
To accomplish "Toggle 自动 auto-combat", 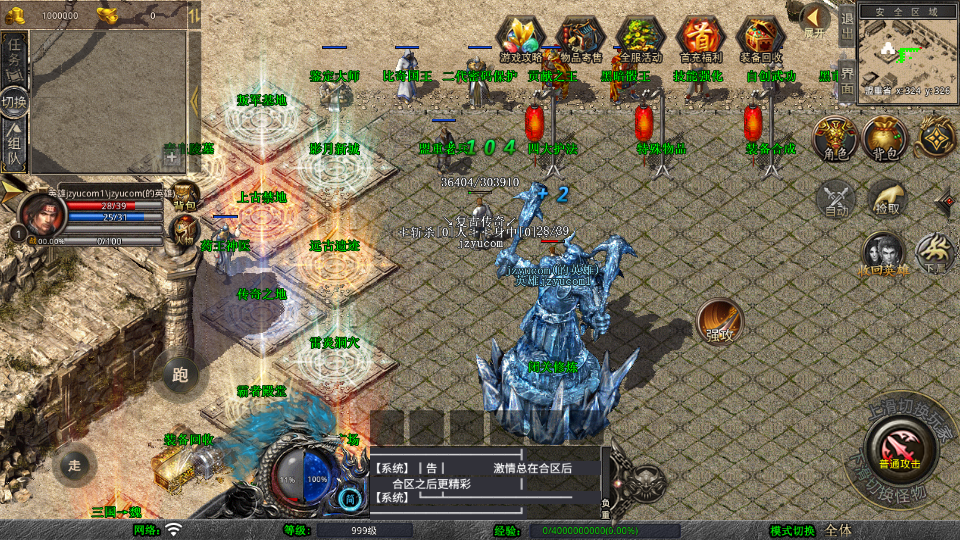I will (836, 198).
